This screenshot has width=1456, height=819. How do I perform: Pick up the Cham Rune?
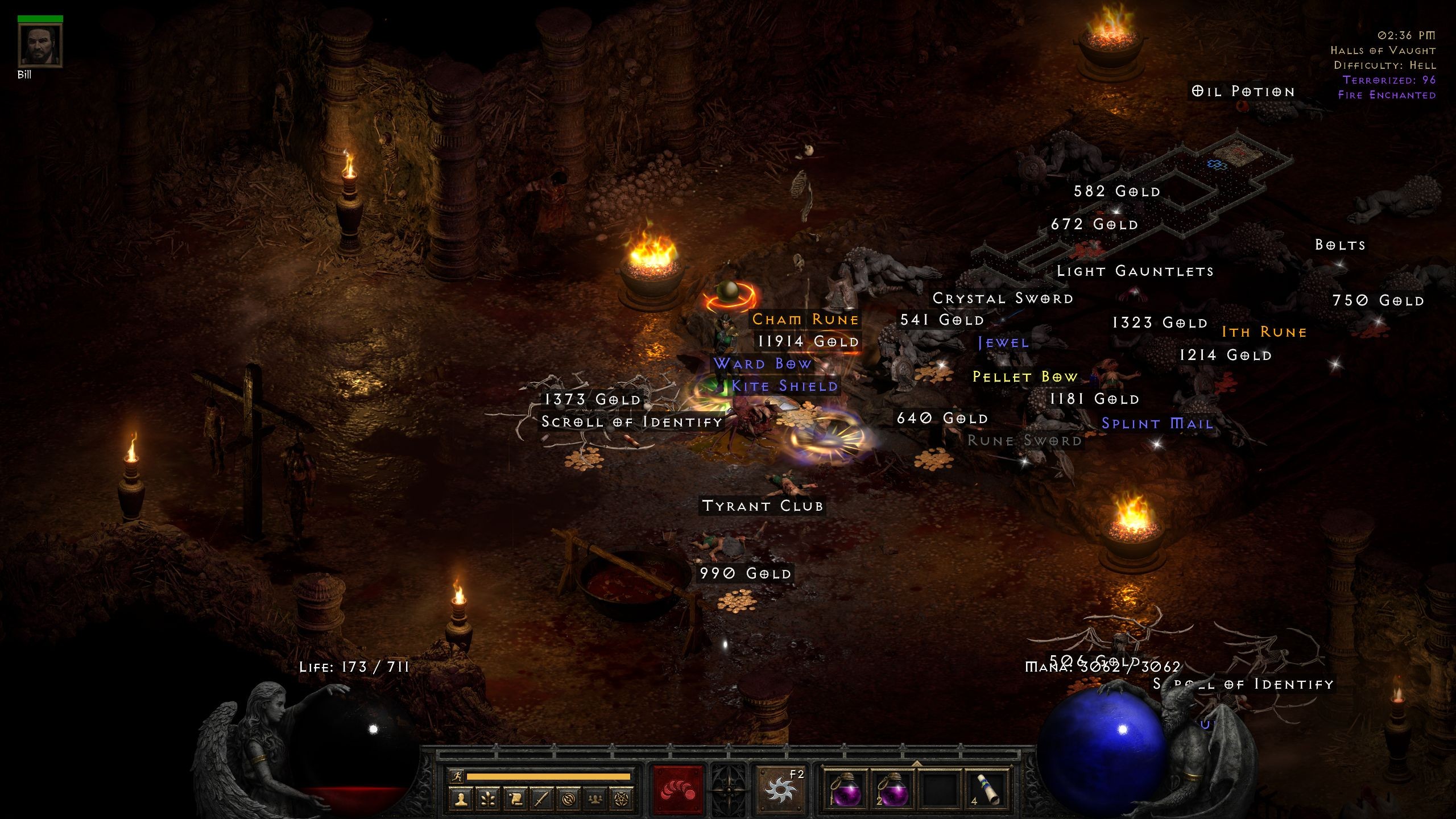tap(804, 319)
